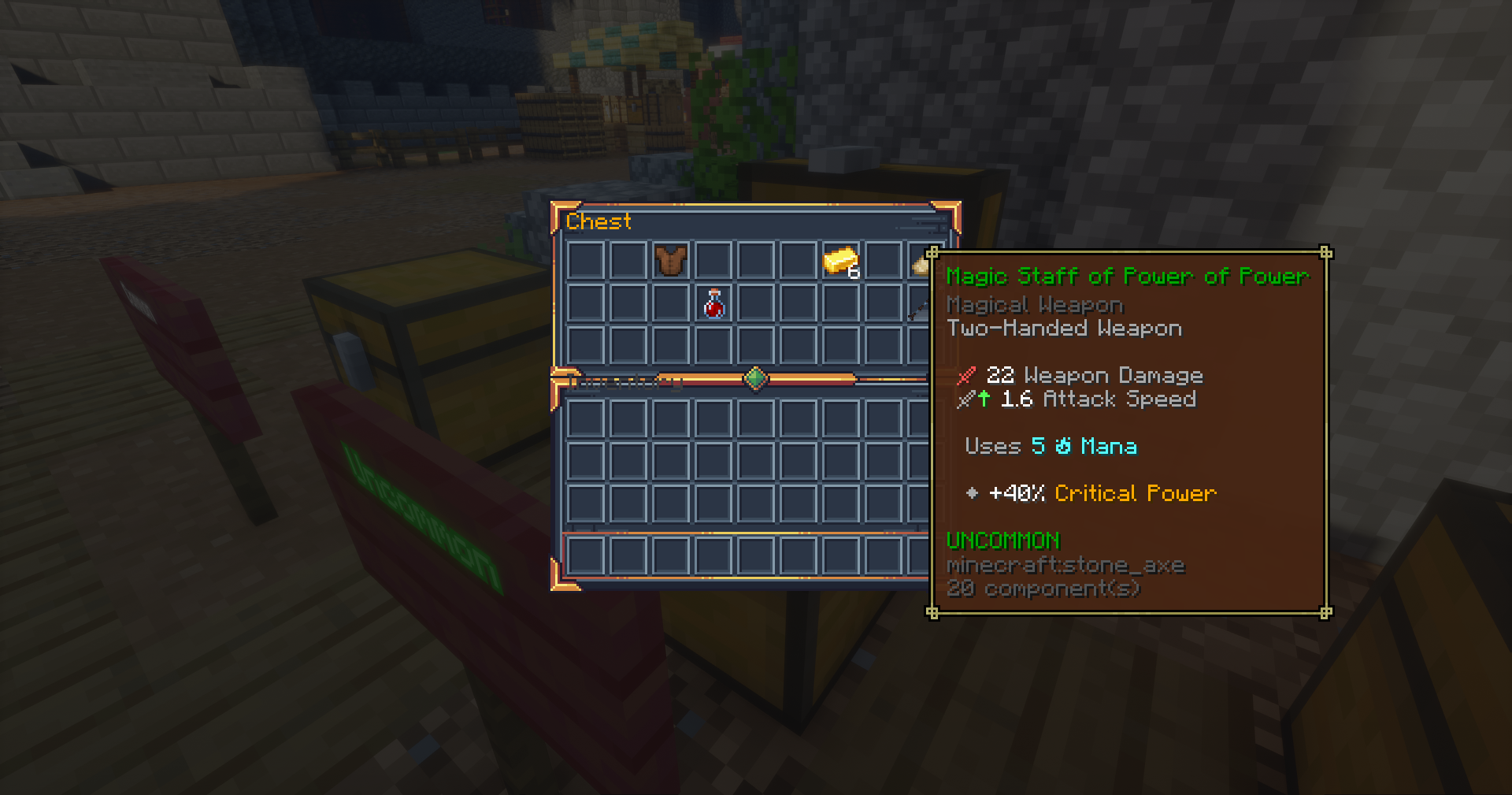Take the leather chestplate from the chest

[670, 261]
